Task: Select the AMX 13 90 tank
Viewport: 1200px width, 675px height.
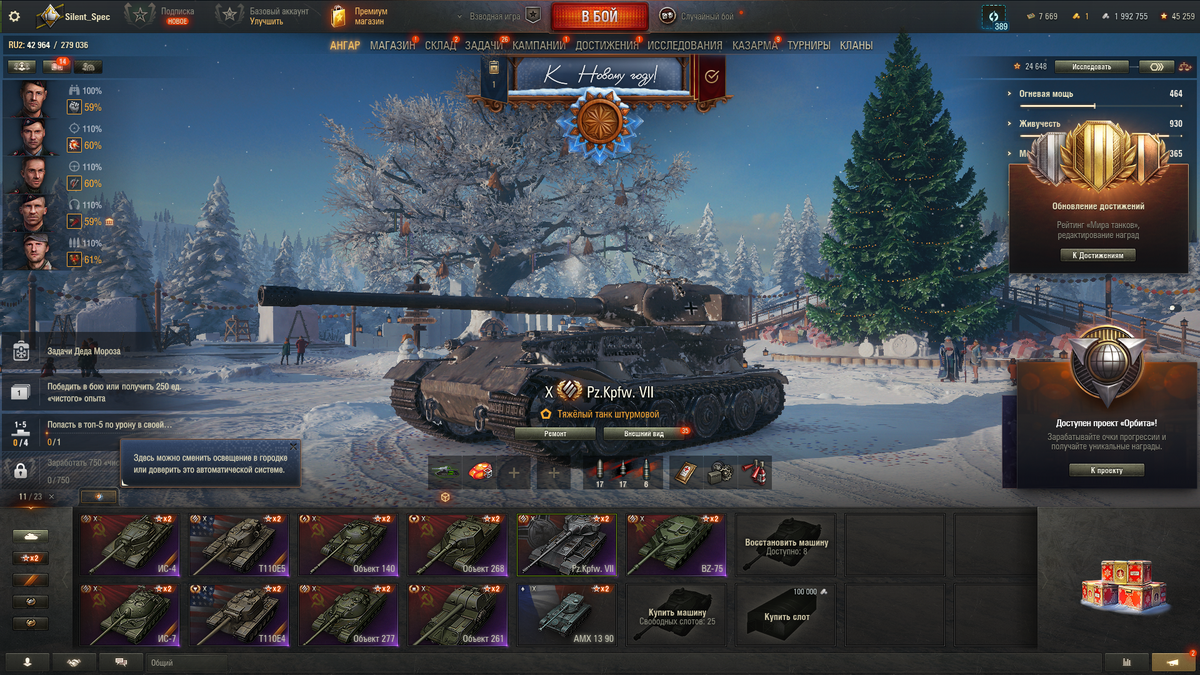Action: pos(566,615)
